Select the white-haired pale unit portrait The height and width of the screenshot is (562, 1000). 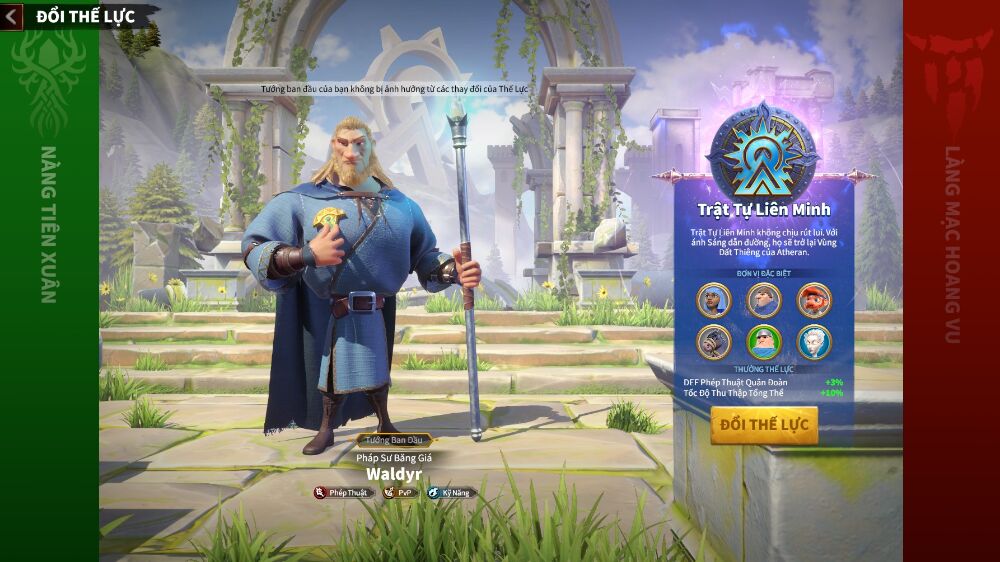[x=814, y=342]
